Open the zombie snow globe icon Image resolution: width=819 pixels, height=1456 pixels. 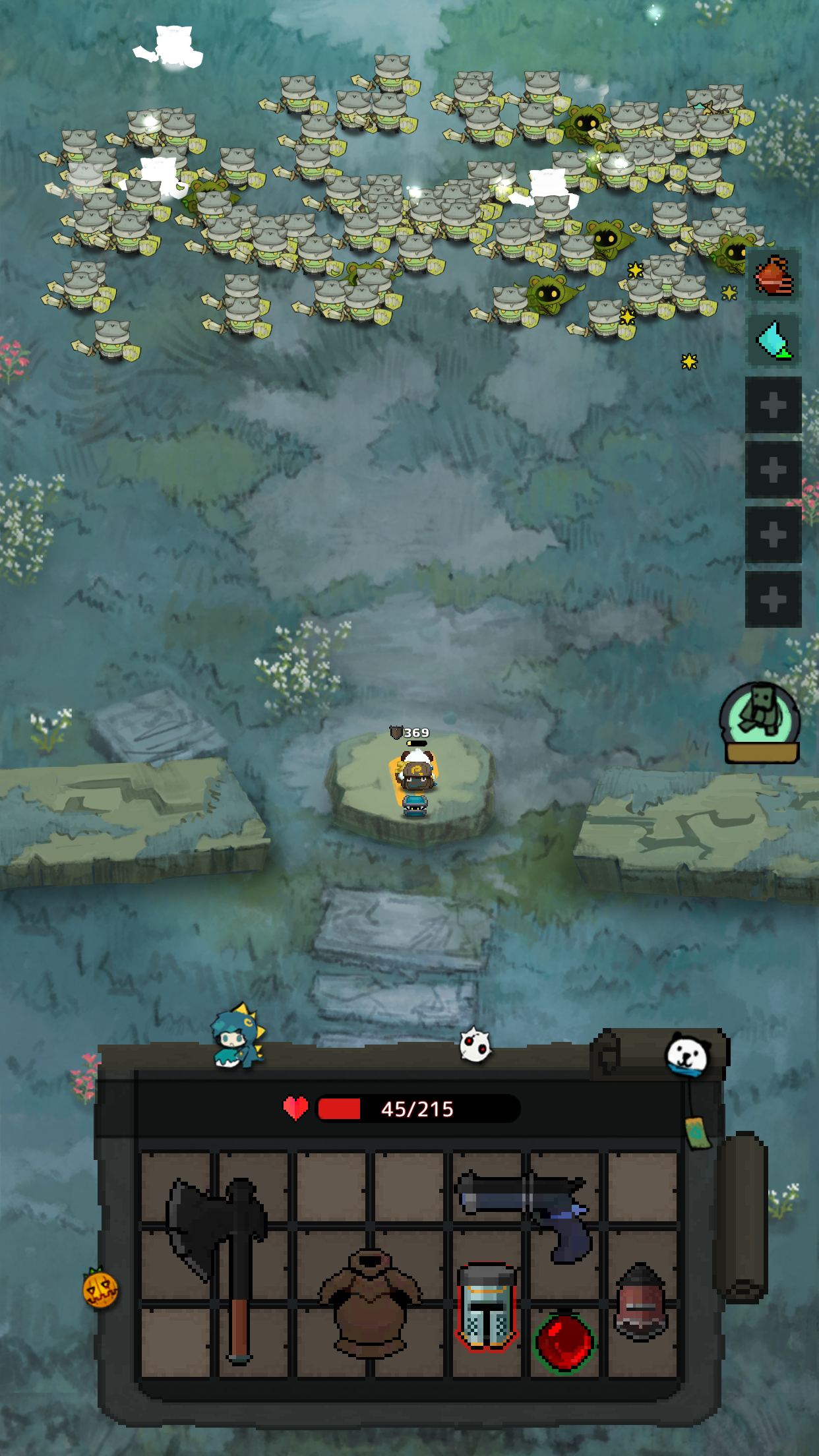(761, 723)
